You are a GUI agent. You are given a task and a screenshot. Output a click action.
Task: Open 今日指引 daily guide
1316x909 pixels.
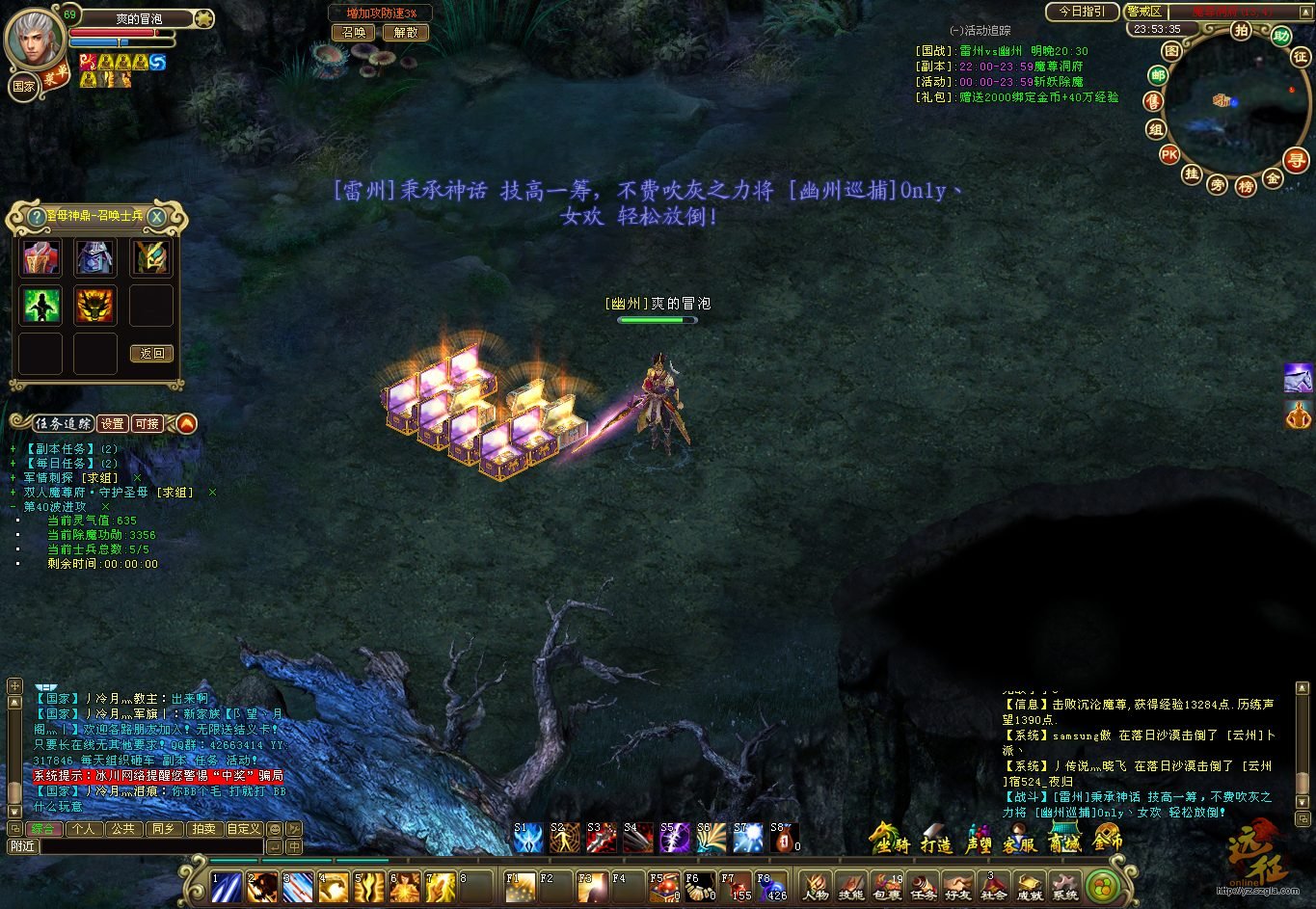(1082, 12)
